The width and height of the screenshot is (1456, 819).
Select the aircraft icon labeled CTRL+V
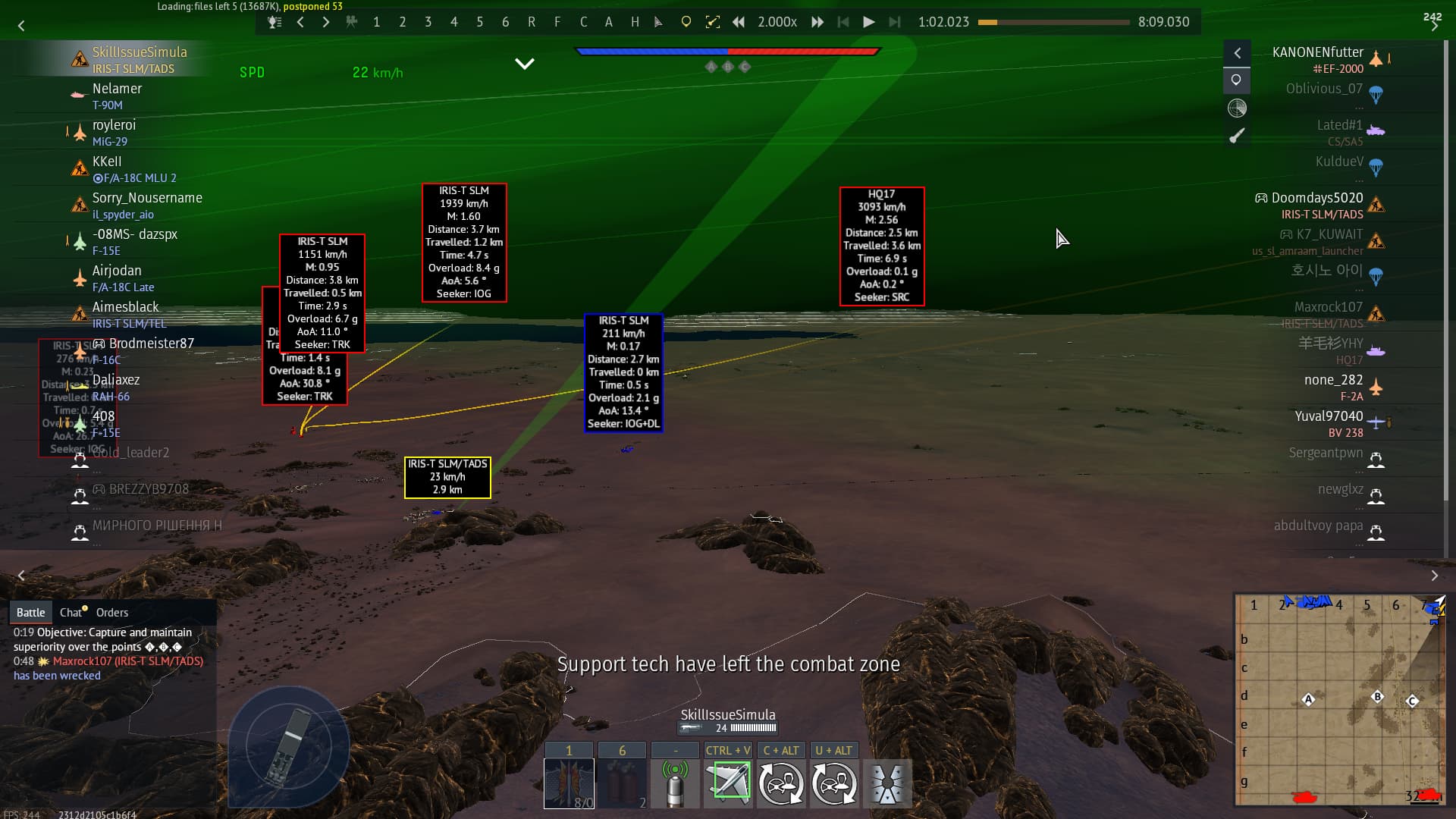tap(728, 783)
